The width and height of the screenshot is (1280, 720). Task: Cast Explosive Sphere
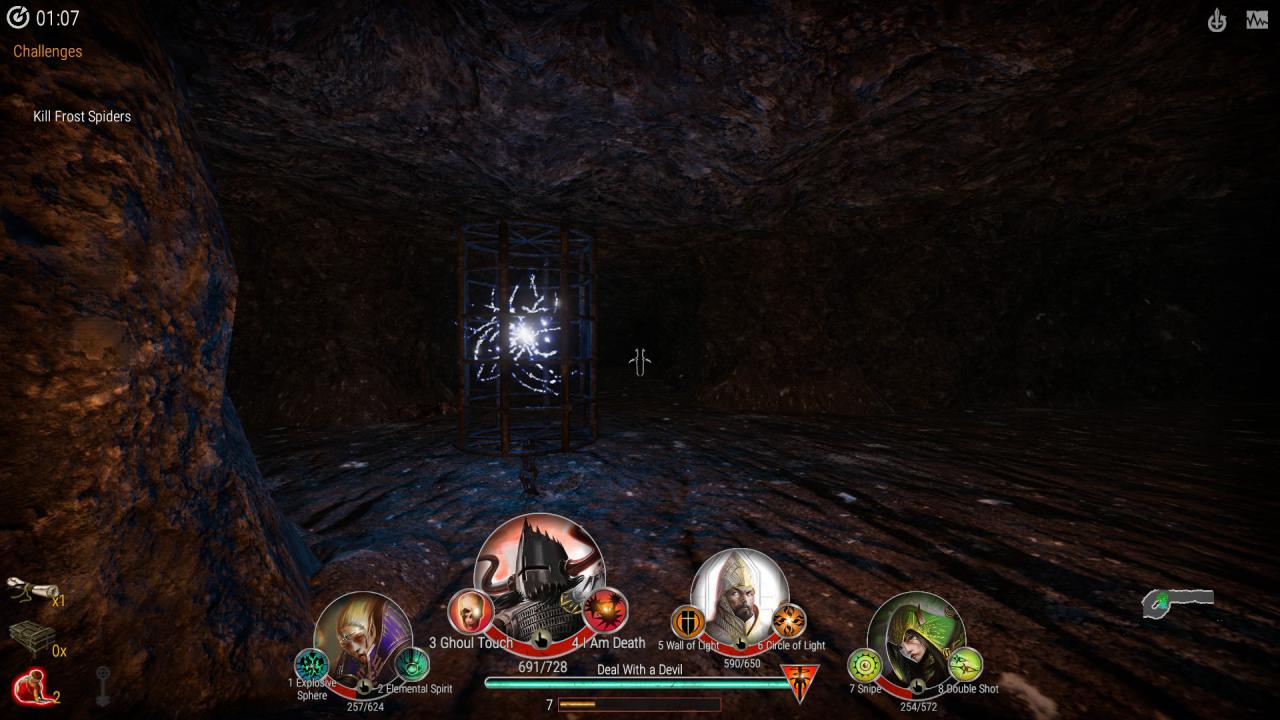pos(312,665)
